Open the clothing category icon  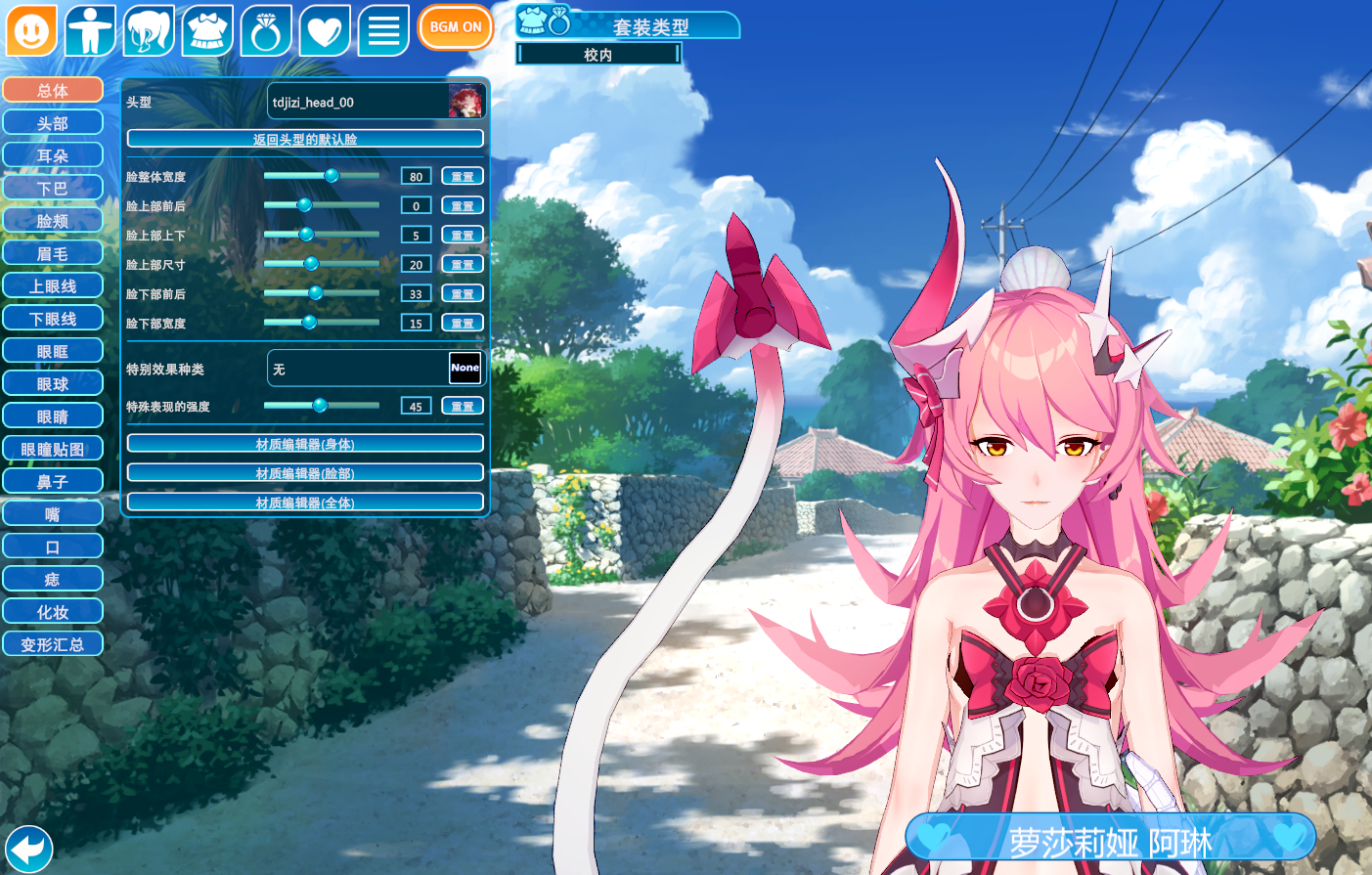click(x=207, y=30)
